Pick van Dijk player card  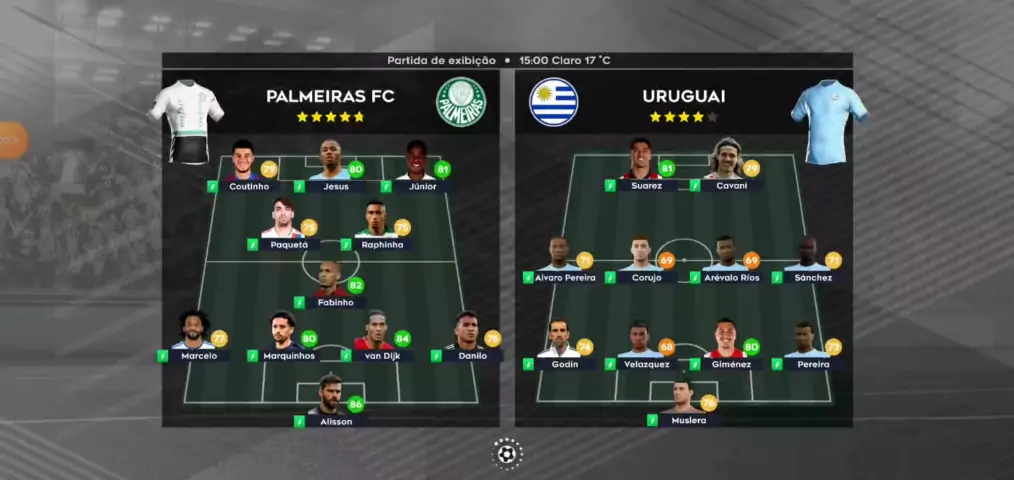pyautogui.click(x=377, y=337)
